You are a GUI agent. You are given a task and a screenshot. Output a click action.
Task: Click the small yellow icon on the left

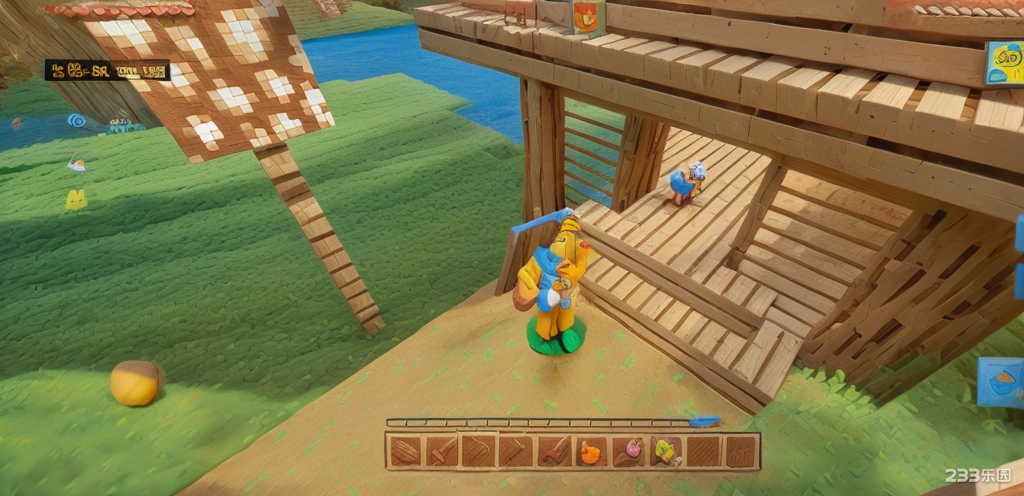[76, 199]
